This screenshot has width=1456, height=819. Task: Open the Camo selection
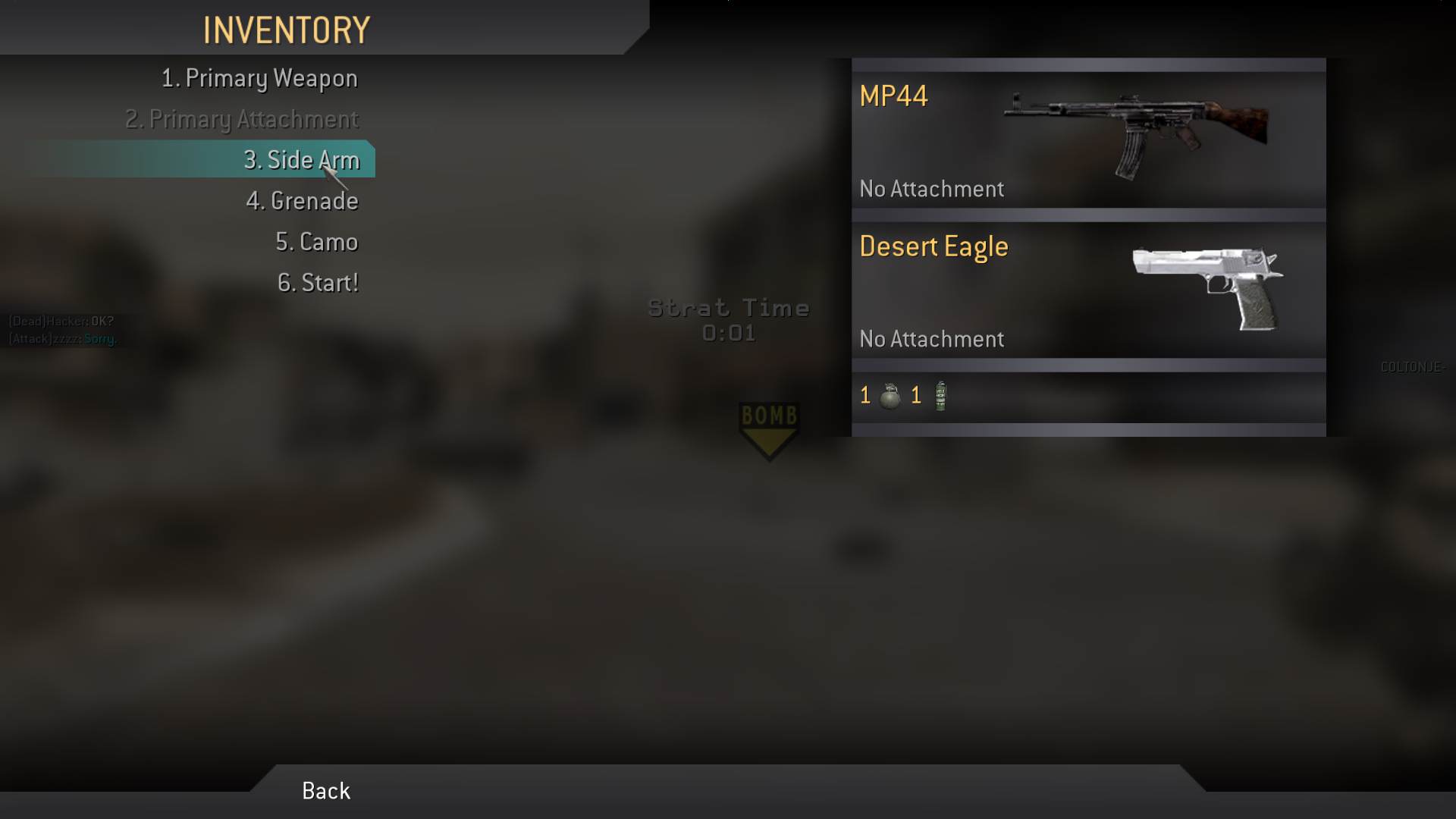pos(316,242)
